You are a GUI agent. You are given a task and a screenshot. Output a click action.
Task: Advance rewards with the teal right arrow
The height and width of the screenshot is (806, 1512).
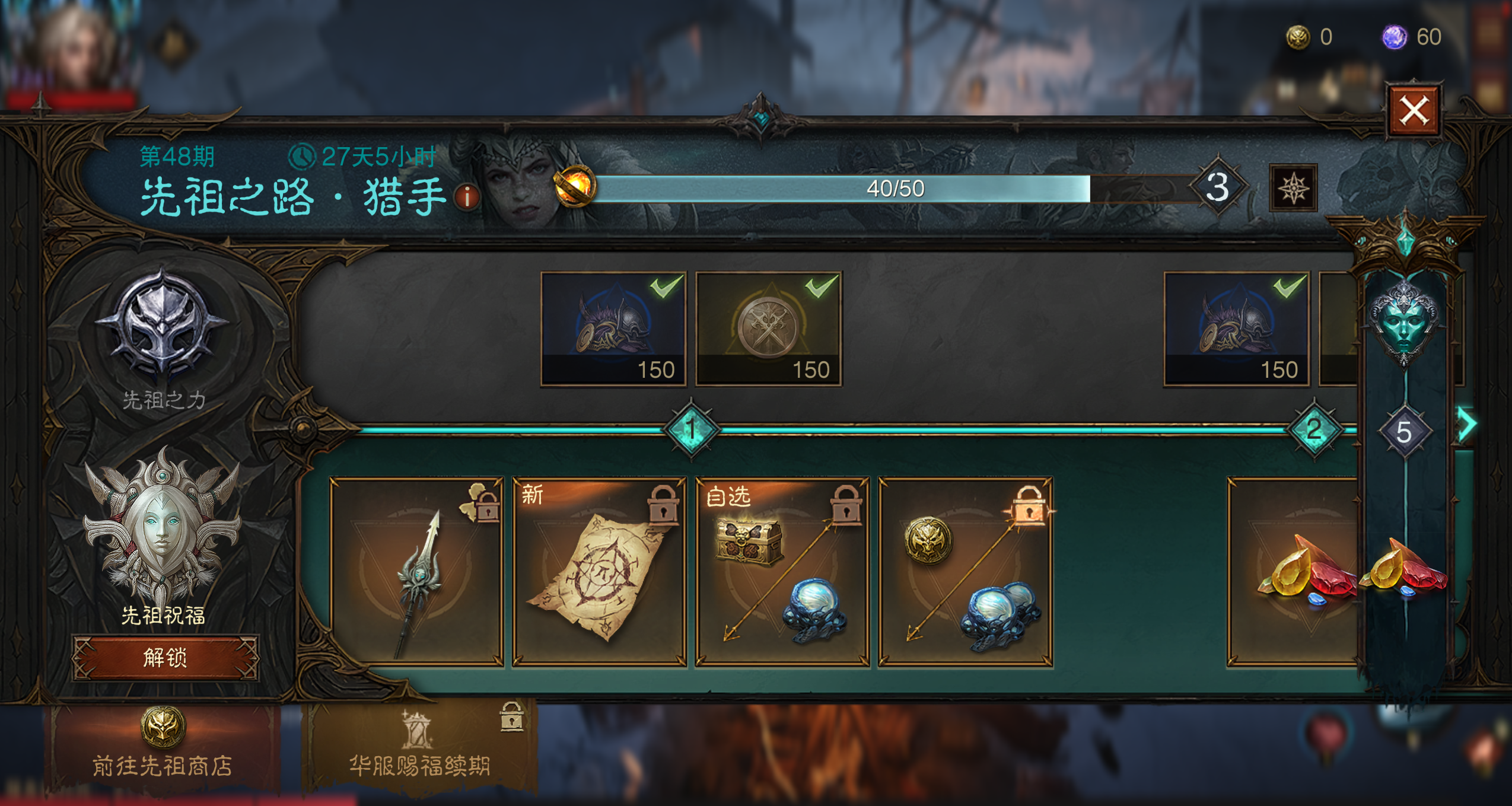(x=1468, y=423)
